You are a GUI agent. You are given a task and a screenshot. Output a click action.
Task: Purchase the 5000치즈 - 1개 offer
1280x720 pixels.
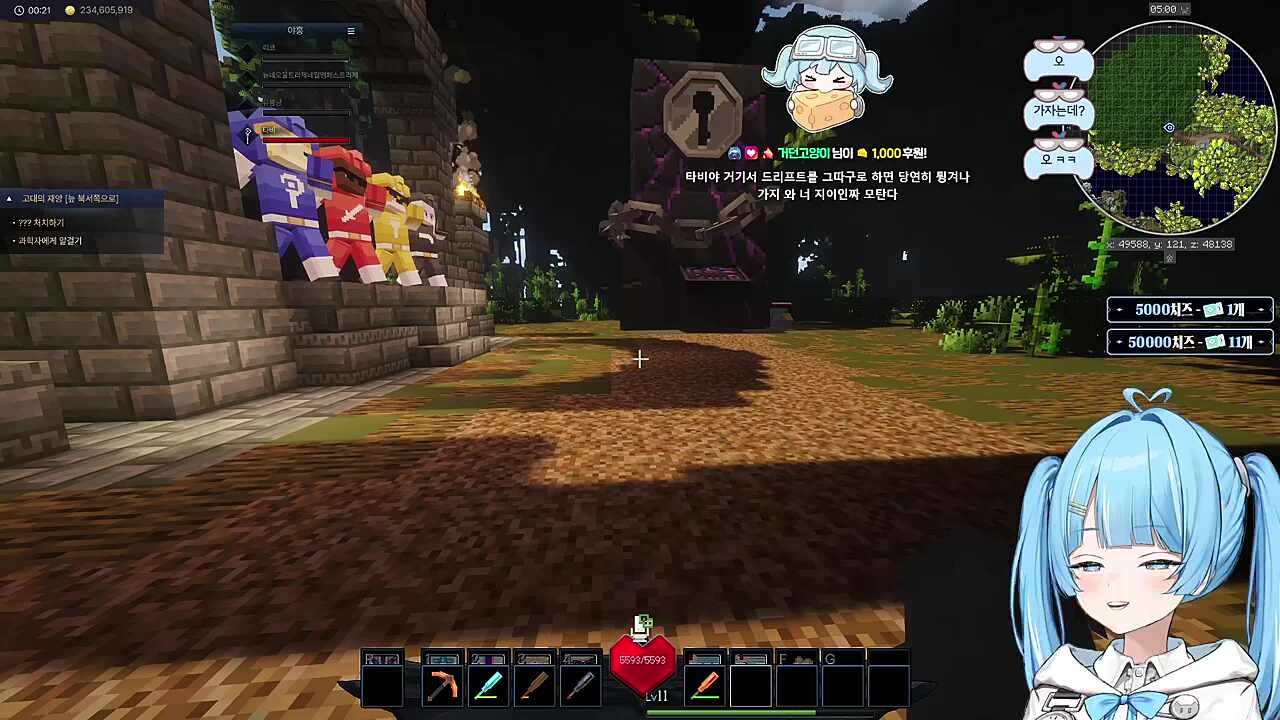1188,310
